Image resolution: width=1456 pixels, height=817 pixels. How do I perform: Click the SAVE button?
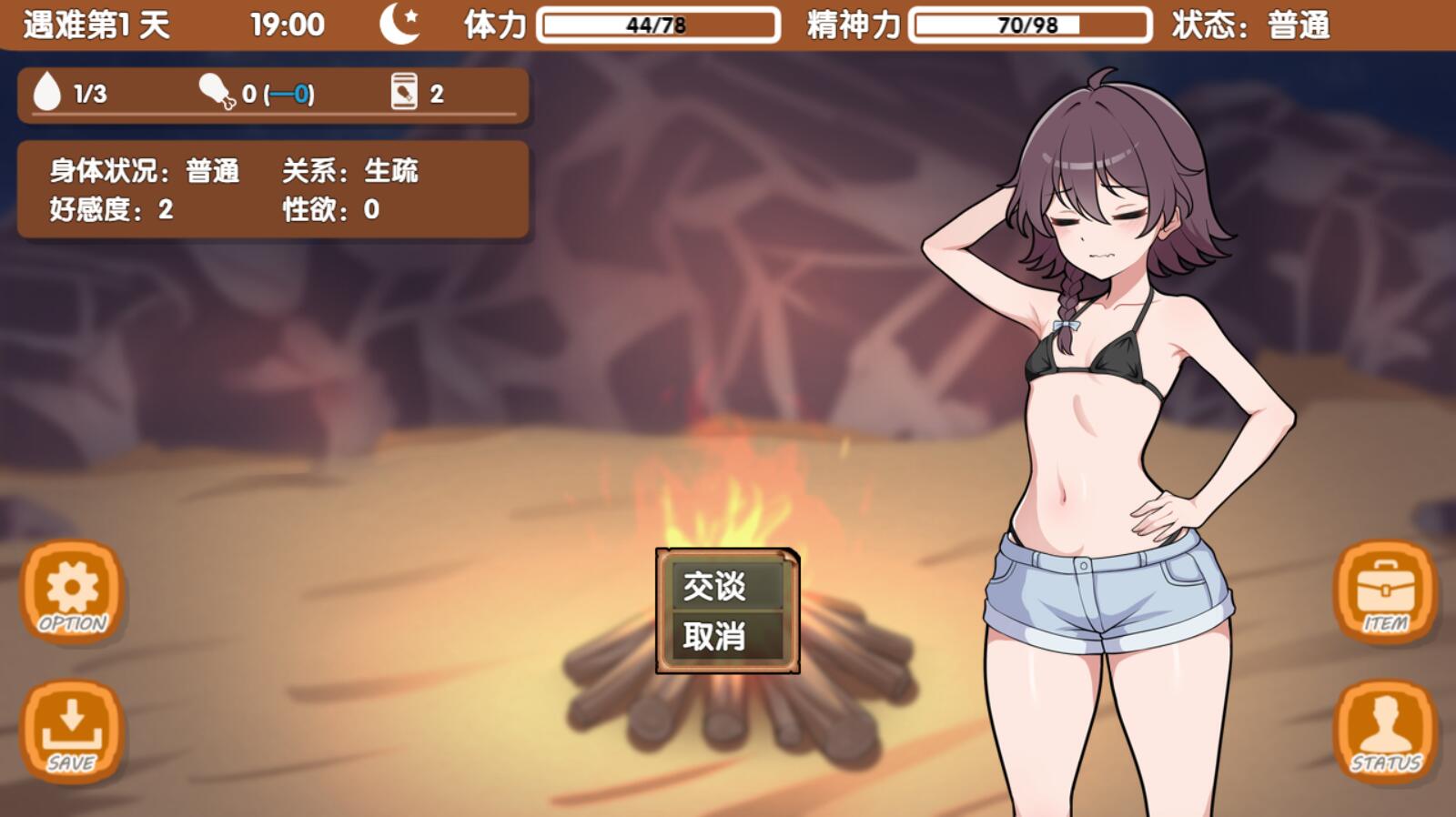(72, 731)
